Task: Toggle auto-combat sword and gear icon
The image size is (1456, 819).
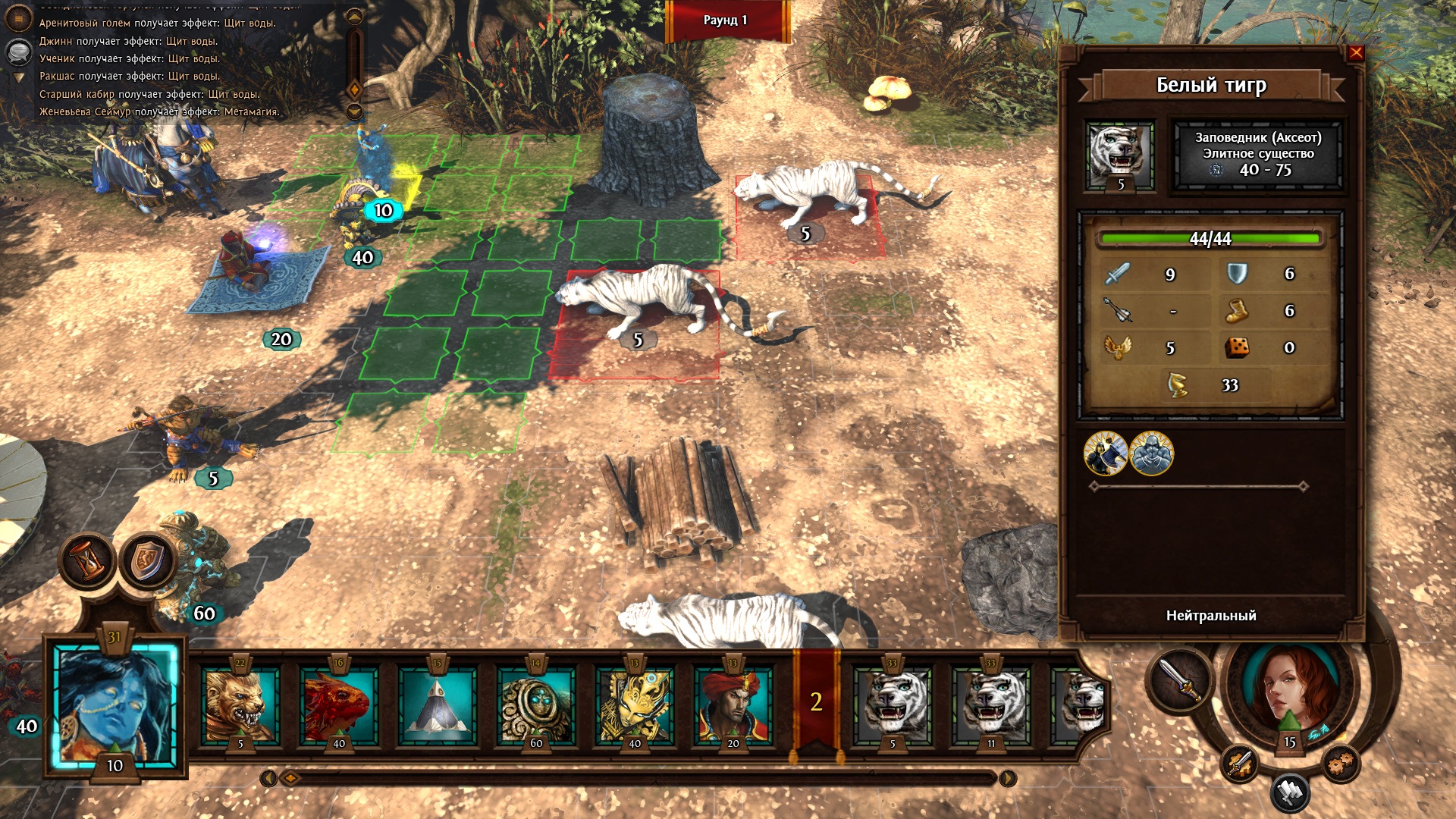Action: tap(1239, 764)
